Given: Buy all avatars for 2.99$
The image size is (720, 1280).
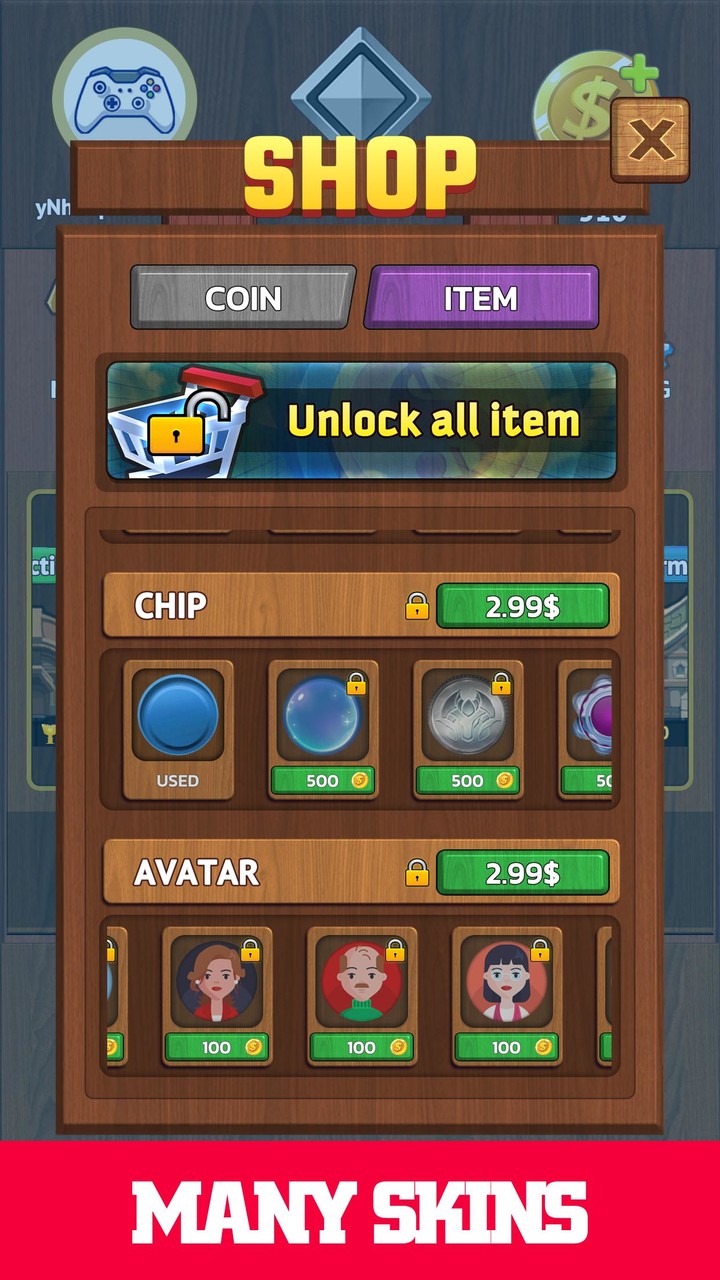Looking at the screenshot, I should point(522,872).
